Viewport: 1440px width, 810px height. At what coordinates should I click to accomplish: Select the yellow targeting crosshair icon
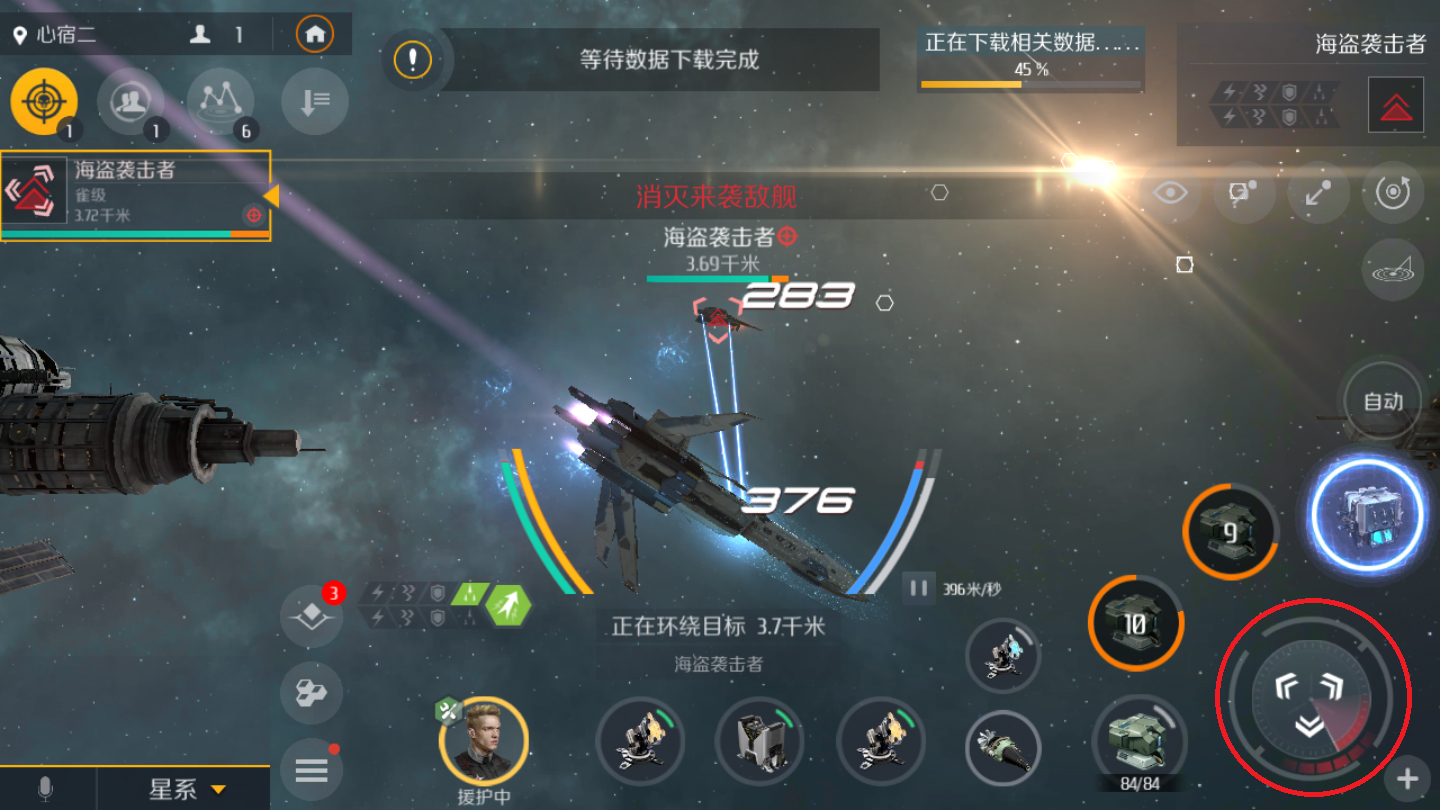click(45, 100)
